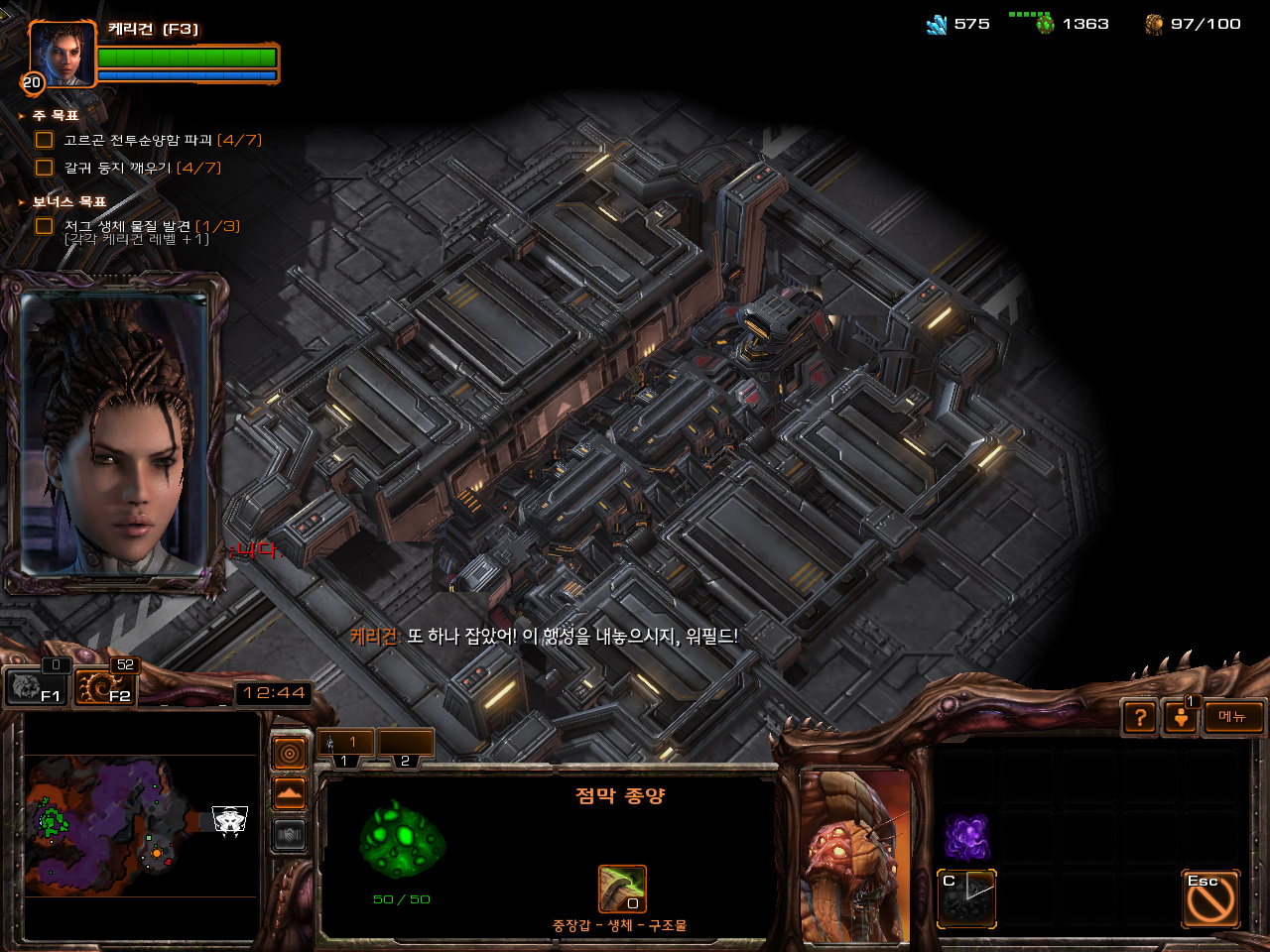
Task: Select idle workers with F1 button
Action: pyautogui.click(x=37, y=685)
